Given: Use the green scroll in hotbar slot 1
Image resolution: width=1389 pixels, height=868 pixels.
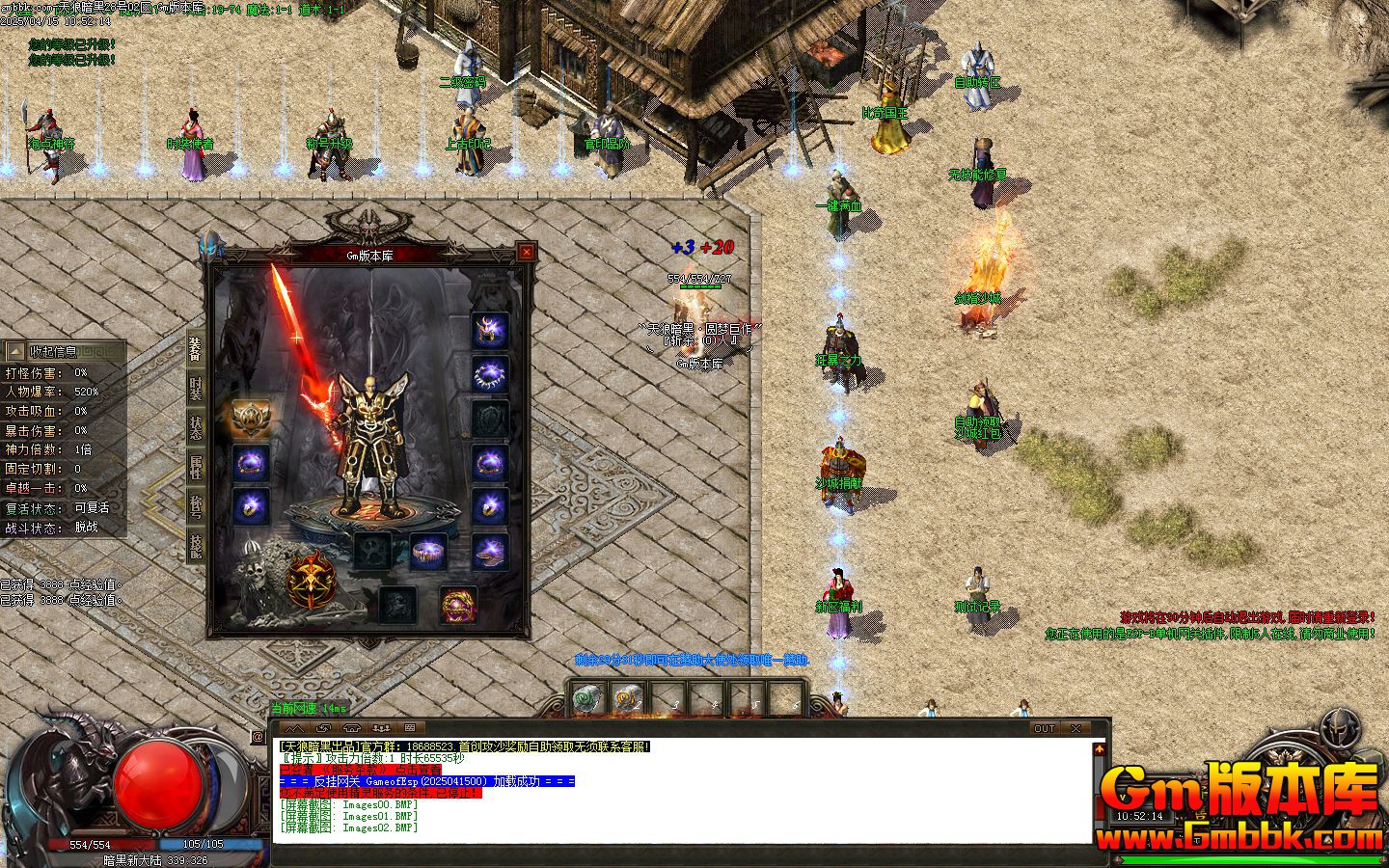Looking at the screenshot, I should click(587, 698).
